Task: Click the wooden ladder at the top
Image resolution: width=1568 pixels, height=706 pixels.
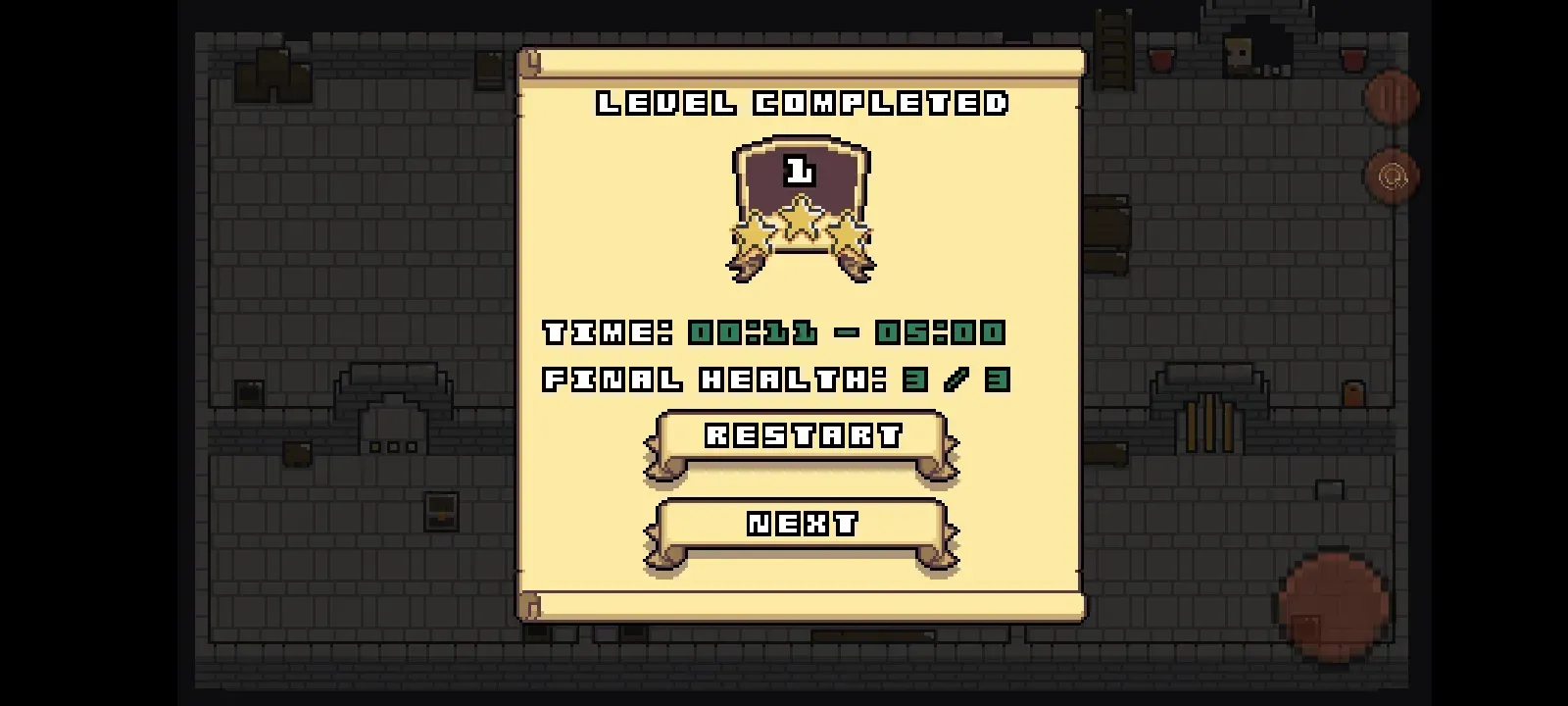Action: 1112,49
